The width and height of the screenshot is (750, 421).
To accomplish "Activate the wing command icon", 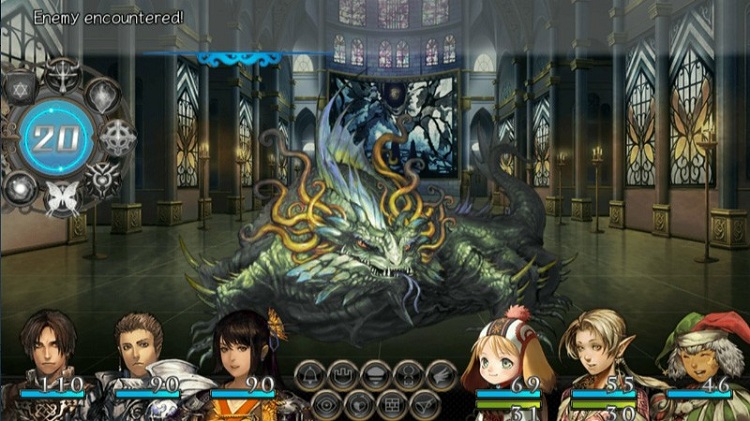I will coord(440,375).
